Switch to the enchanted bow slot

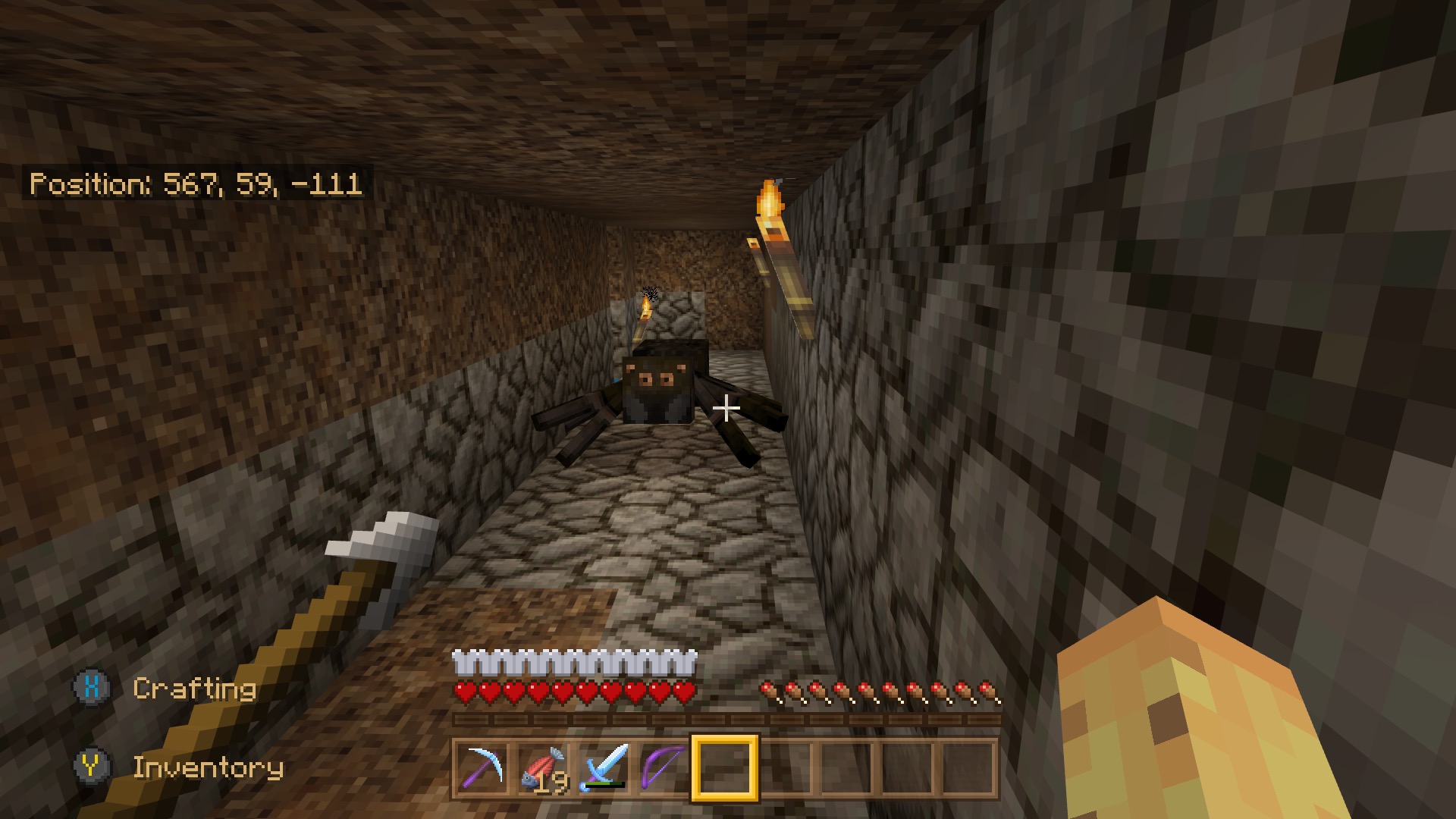[x=664, y=768]
